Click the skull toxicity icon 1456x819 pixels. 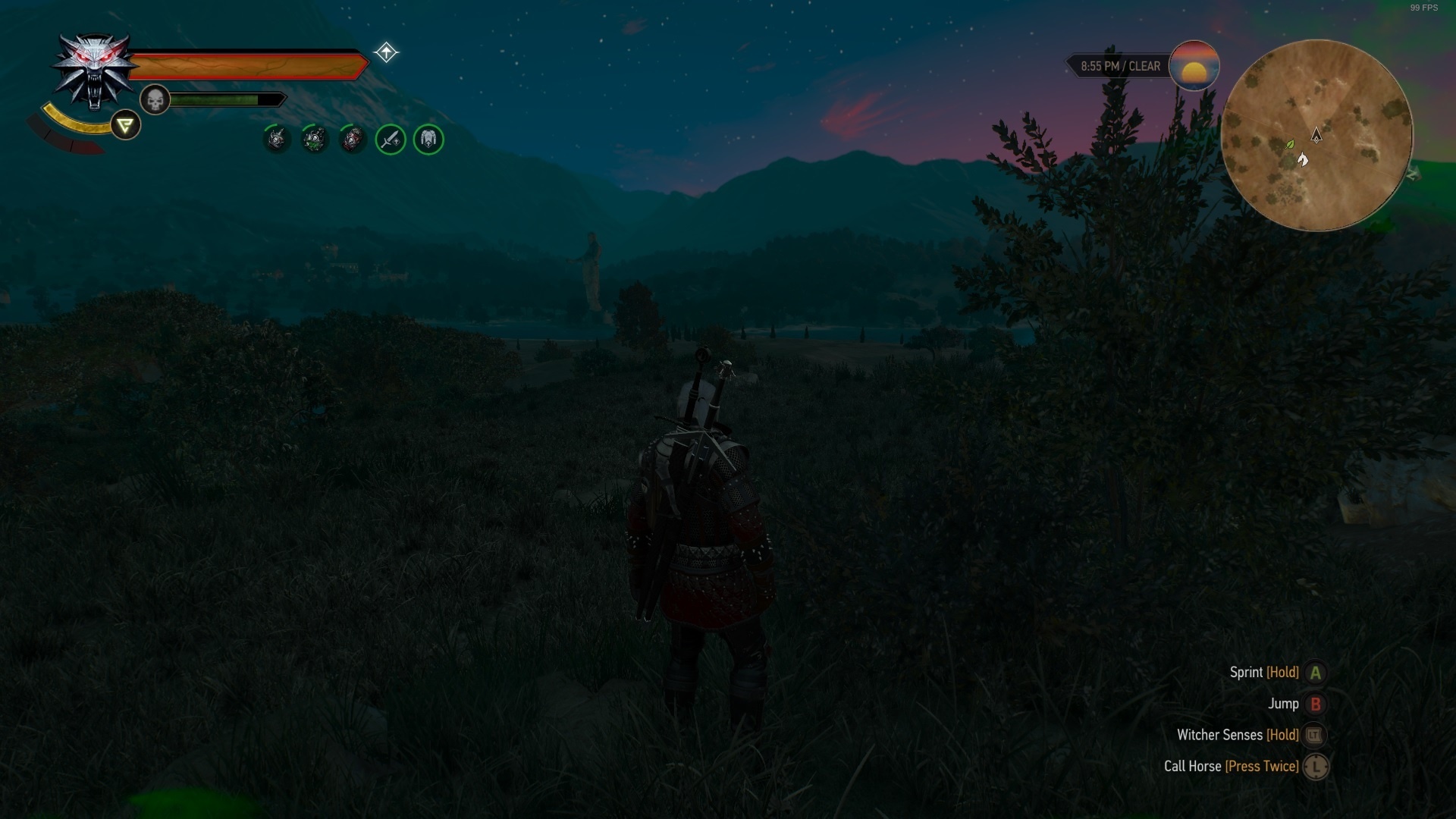pyautogui.click(x=155, y=100)
